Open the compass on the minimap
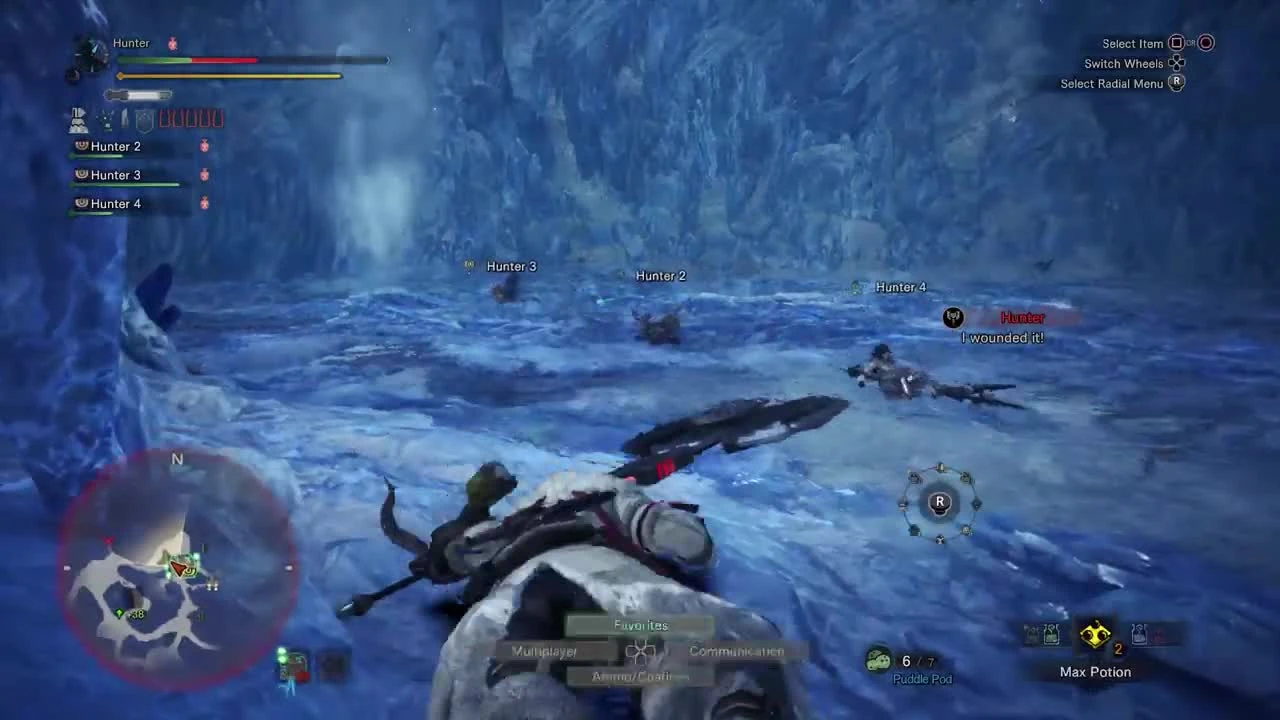Viewport: 1280px width, 720px height. [177, 459]
